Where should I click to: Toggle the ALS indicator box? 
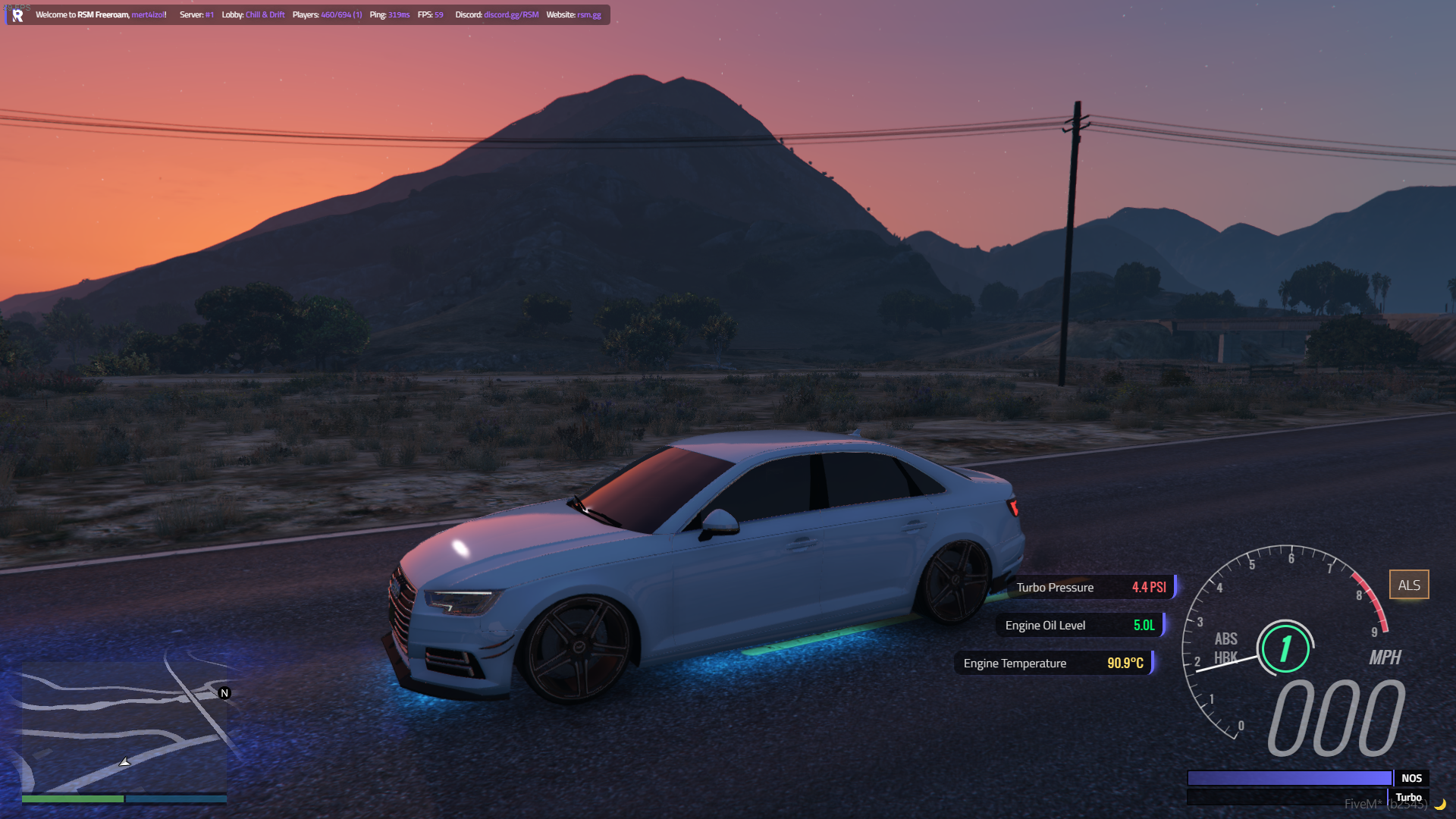1409,585
